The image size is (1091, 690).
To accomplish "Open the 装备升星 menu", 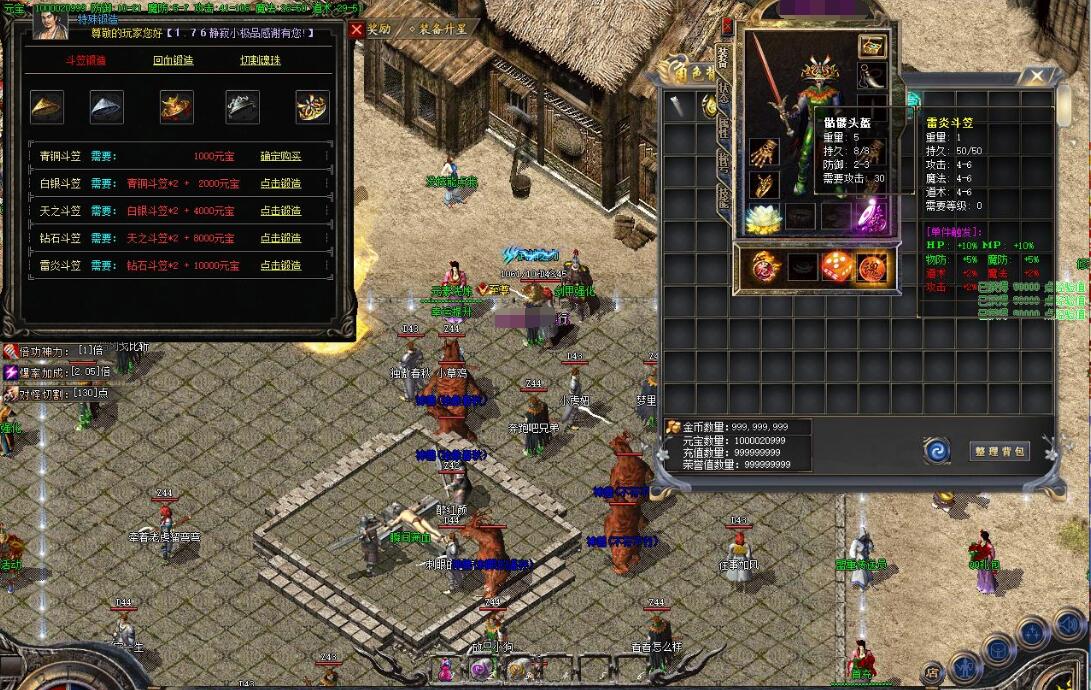I will [436, 29].
